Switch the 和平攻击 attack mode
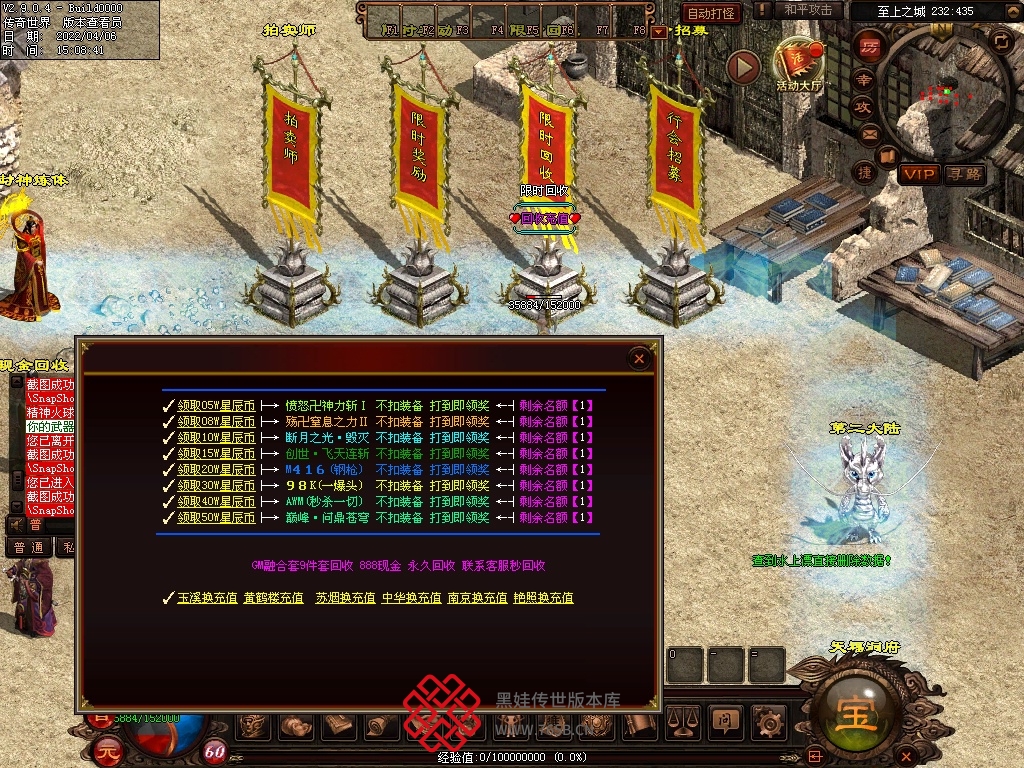Image resolution: width=1024 pixels, height=768 pixels. coord(808,10)
